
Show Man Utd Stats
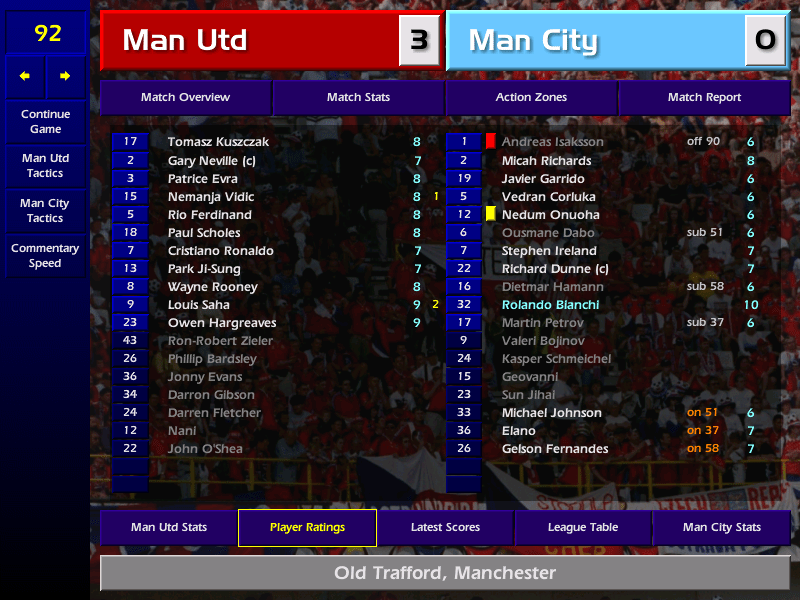[x=168, y=528]
